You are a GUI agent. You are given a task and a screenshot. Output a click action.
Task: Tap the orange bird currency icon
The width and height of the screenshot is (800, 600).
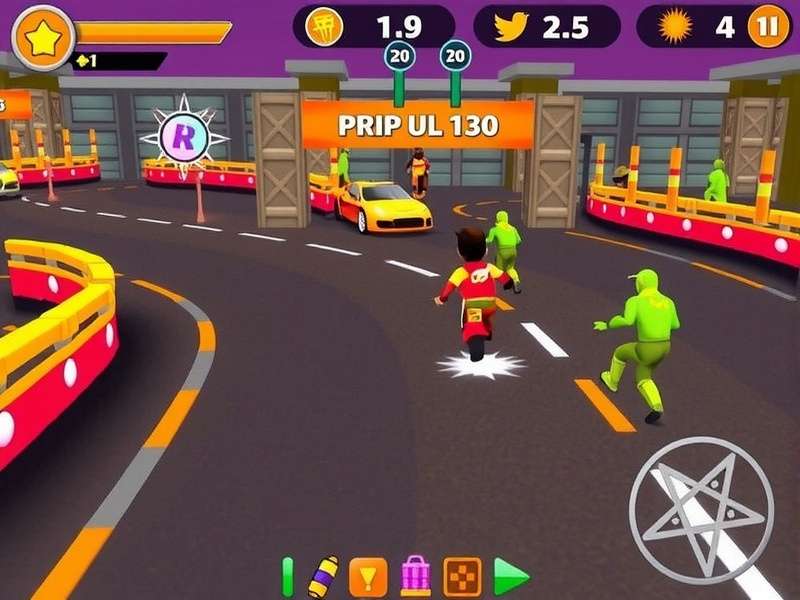tap(510, 27)
